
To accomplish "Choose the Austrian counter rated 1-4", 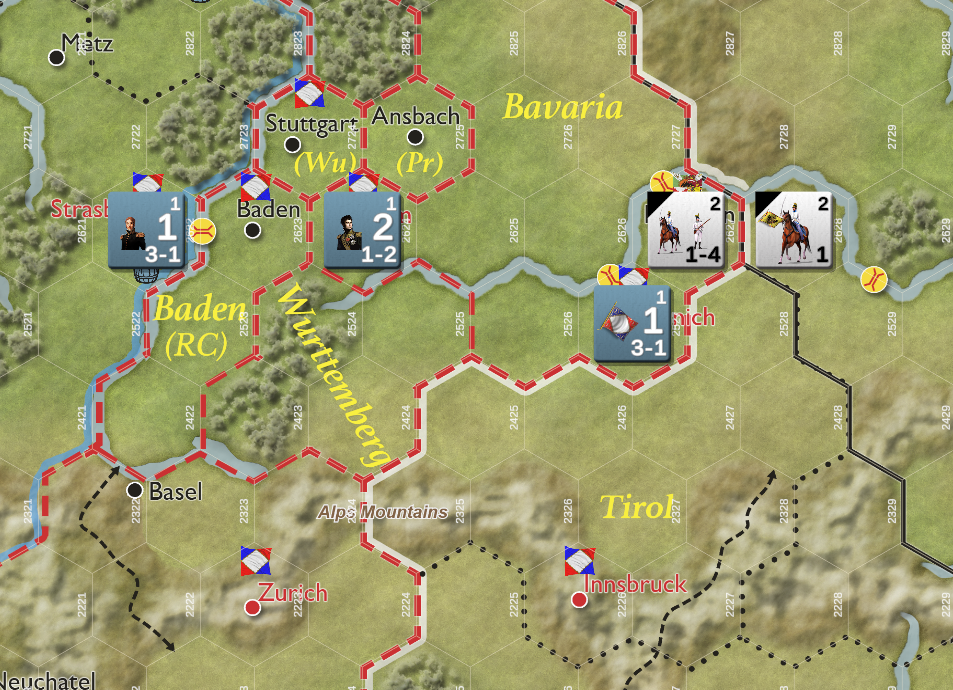I will pos(685,230).
